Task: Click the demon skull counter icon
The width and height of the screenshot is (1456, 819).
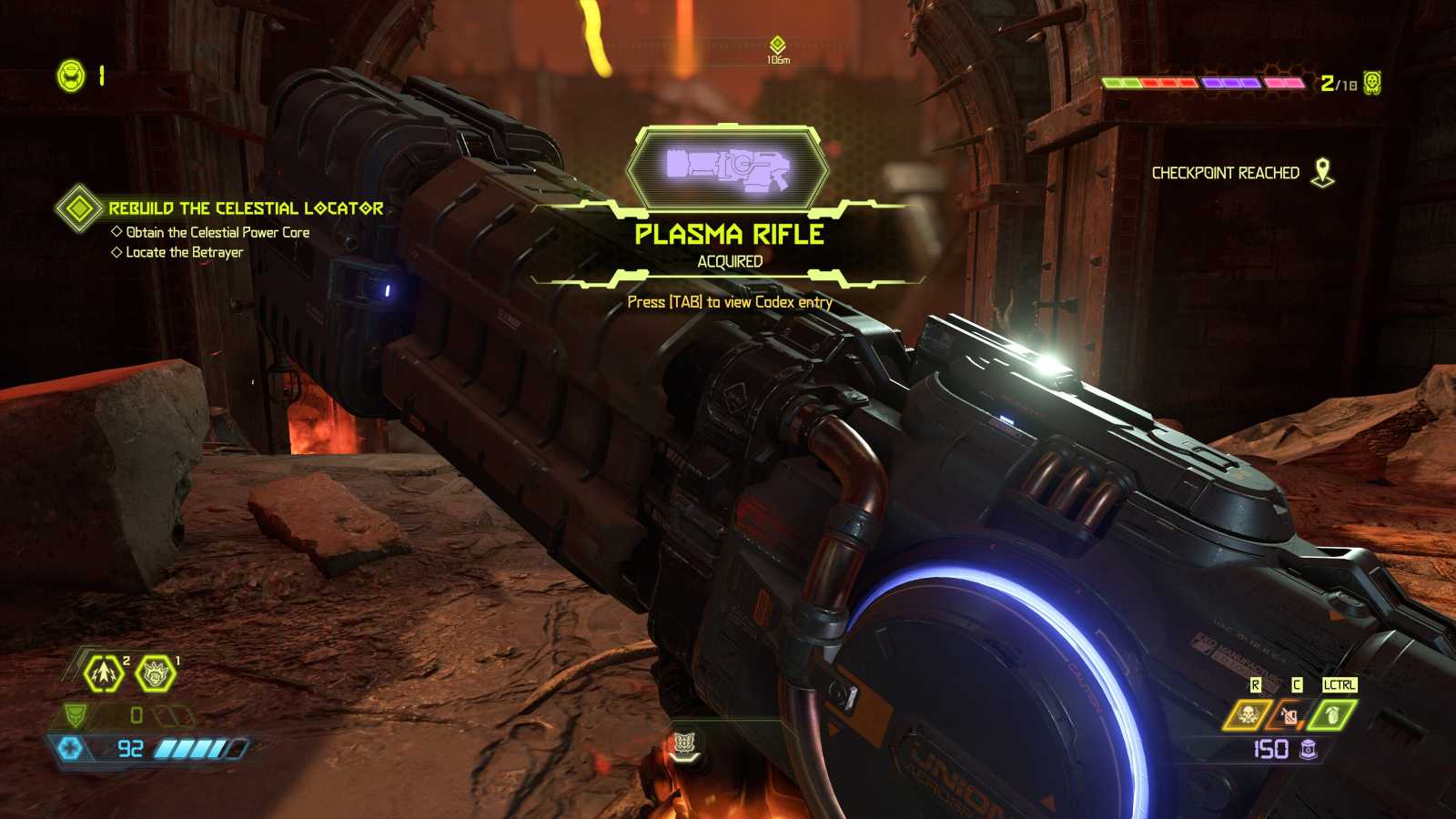Action: (1372, 83)
